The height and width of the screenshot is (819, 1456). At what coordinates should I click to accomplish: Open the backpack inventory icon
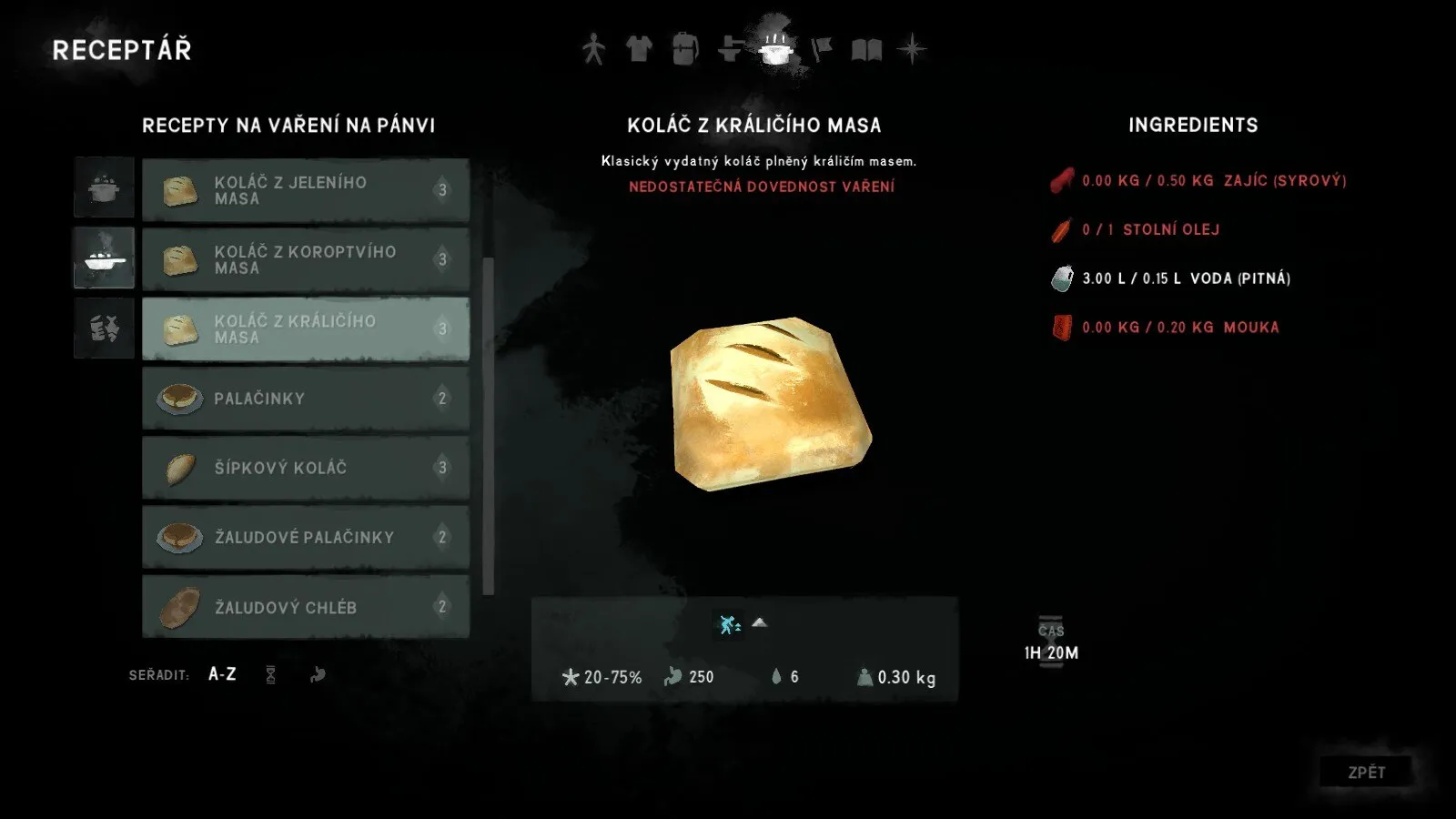point(685,50)
